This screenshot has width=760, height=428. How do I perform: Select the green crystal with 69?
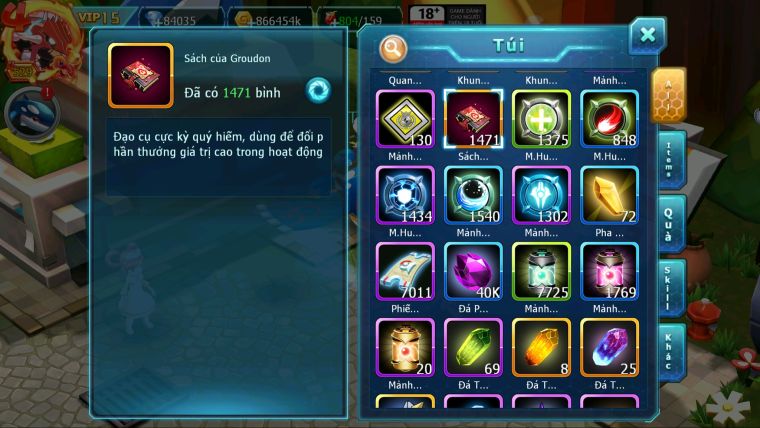473,347
